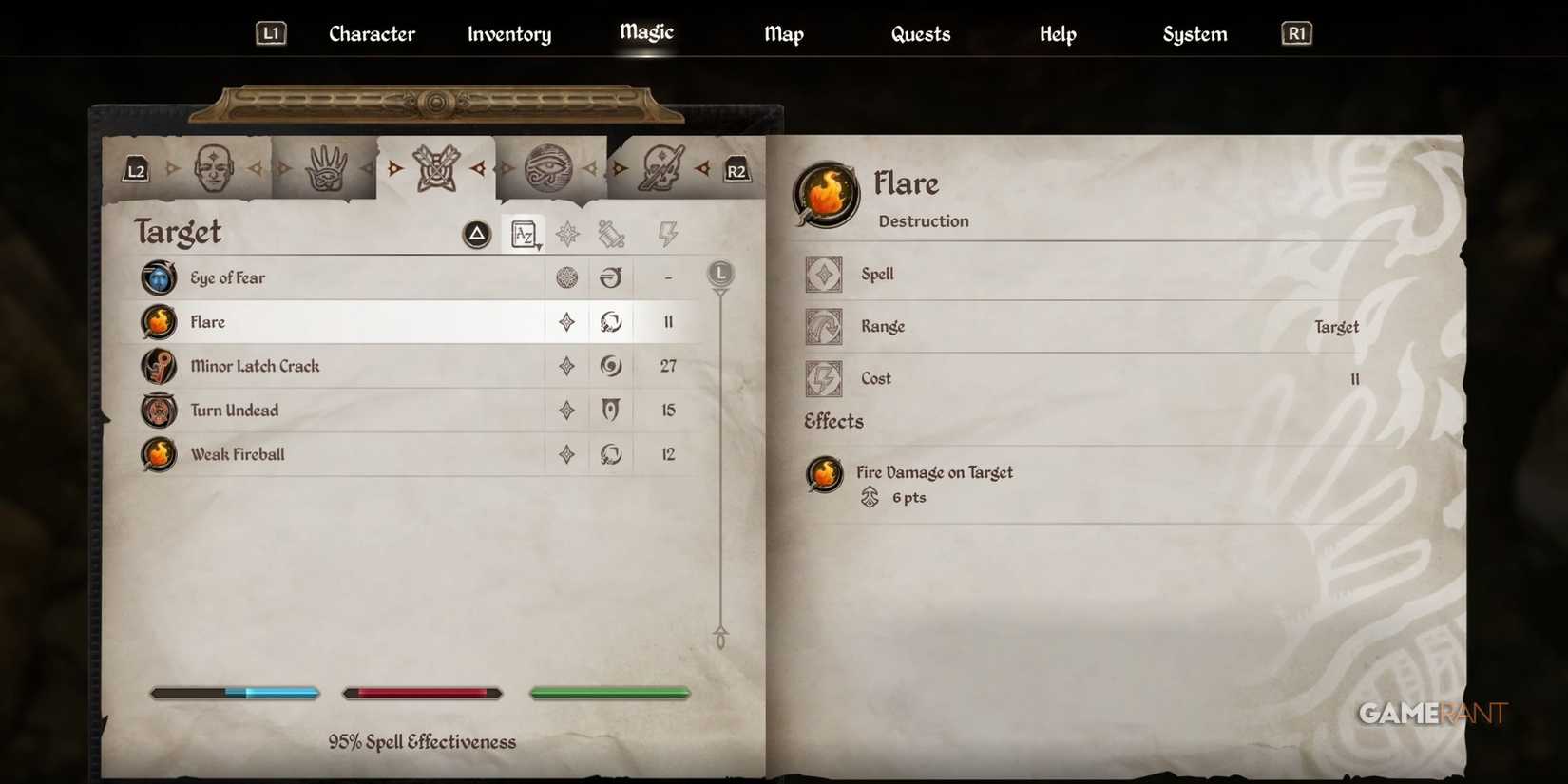This screenshot has width=1568, height=784.
Task: Click the star magic-effect filter icon
Action: (567, 233)
